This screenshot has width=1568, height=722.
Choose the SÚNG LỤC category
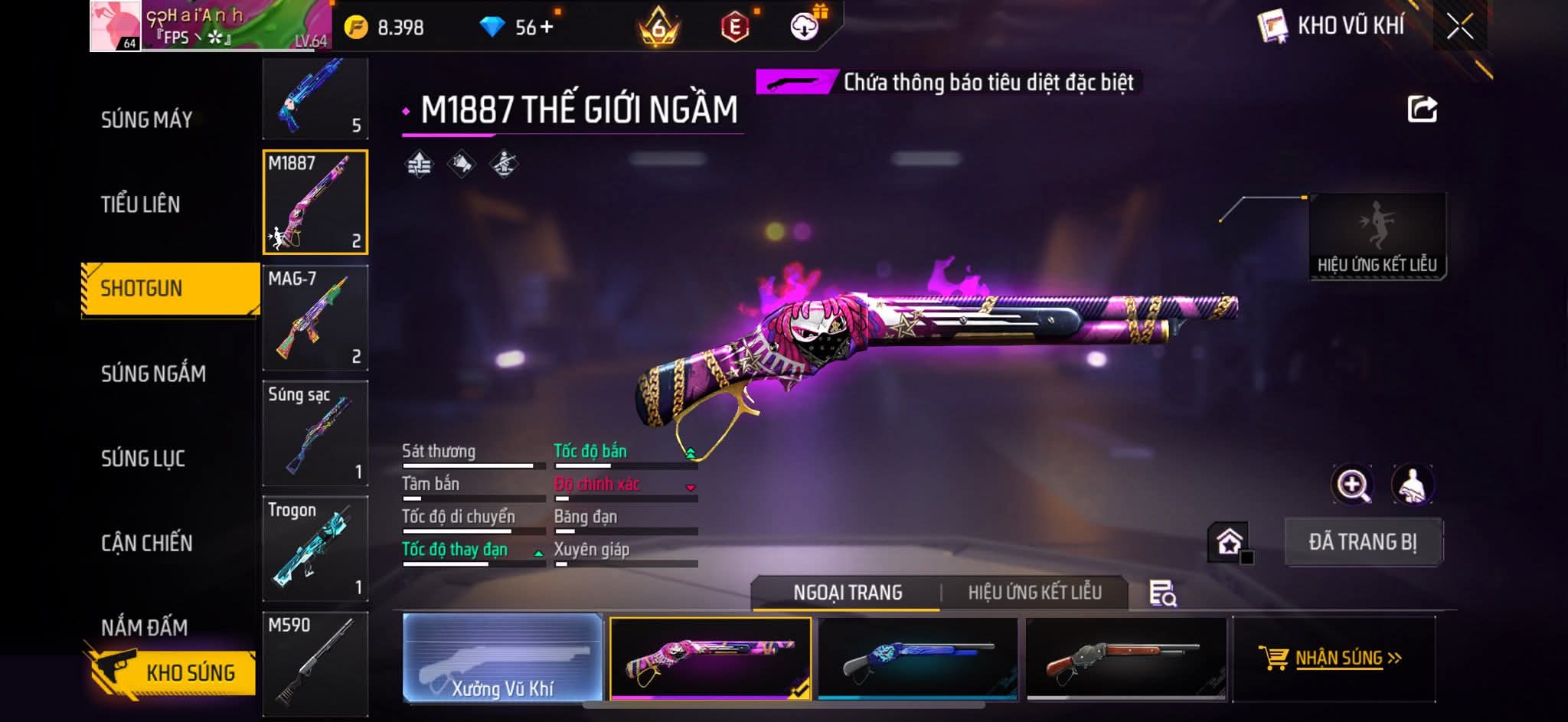(x=143, y=459)
